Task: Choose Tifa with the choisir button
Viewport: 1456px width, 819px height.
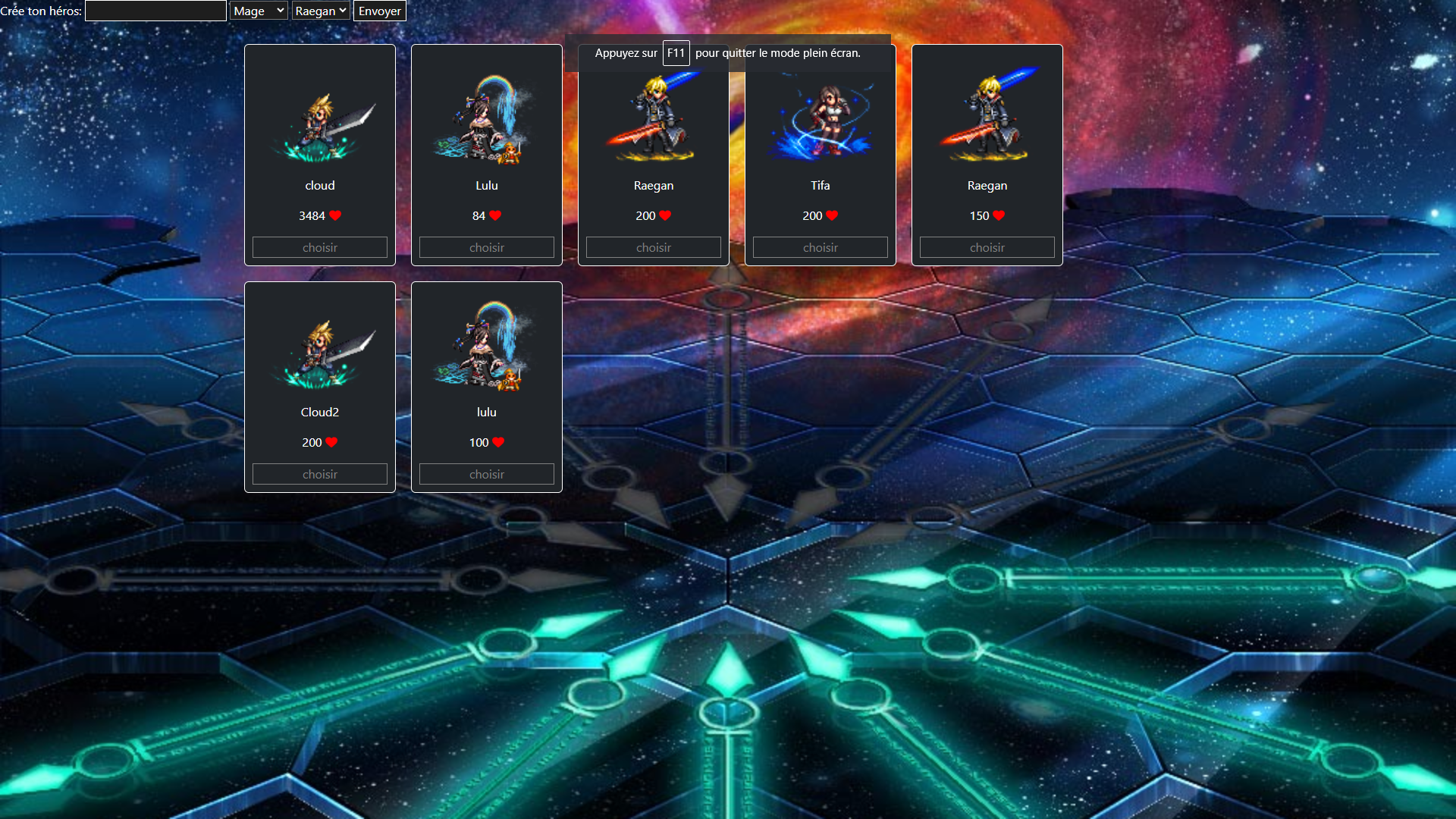Action: tap(821, 247)
